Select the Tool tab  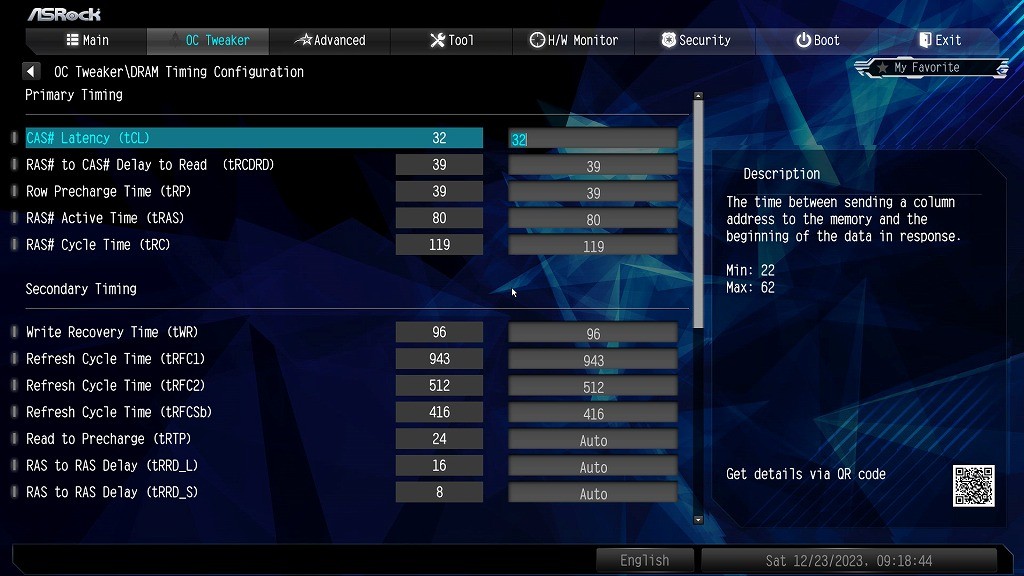[x=452, y=40]
